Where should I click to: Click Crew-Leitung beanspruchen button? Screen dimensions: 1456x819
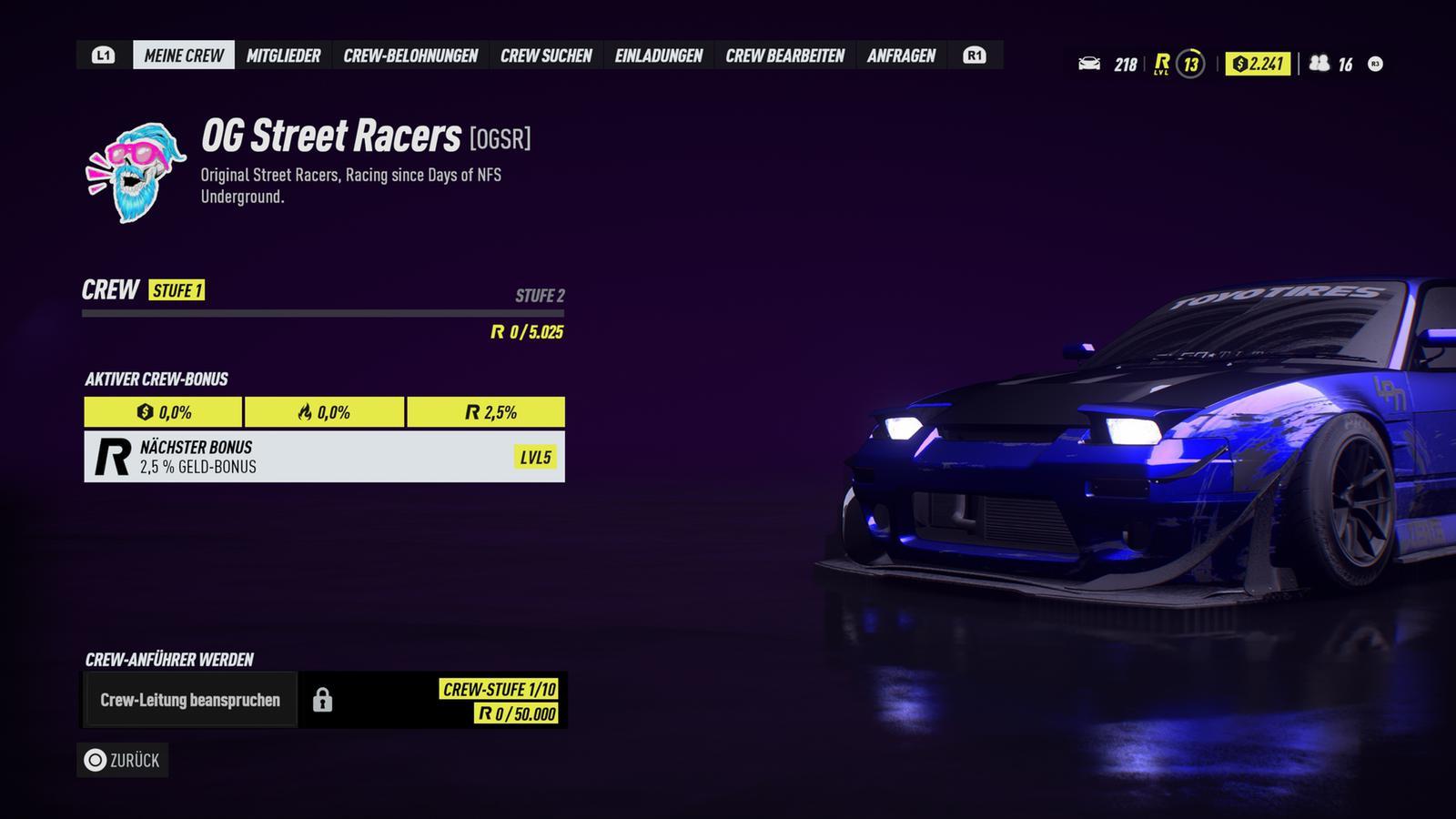pyautogui.click(x=190, y=700)
